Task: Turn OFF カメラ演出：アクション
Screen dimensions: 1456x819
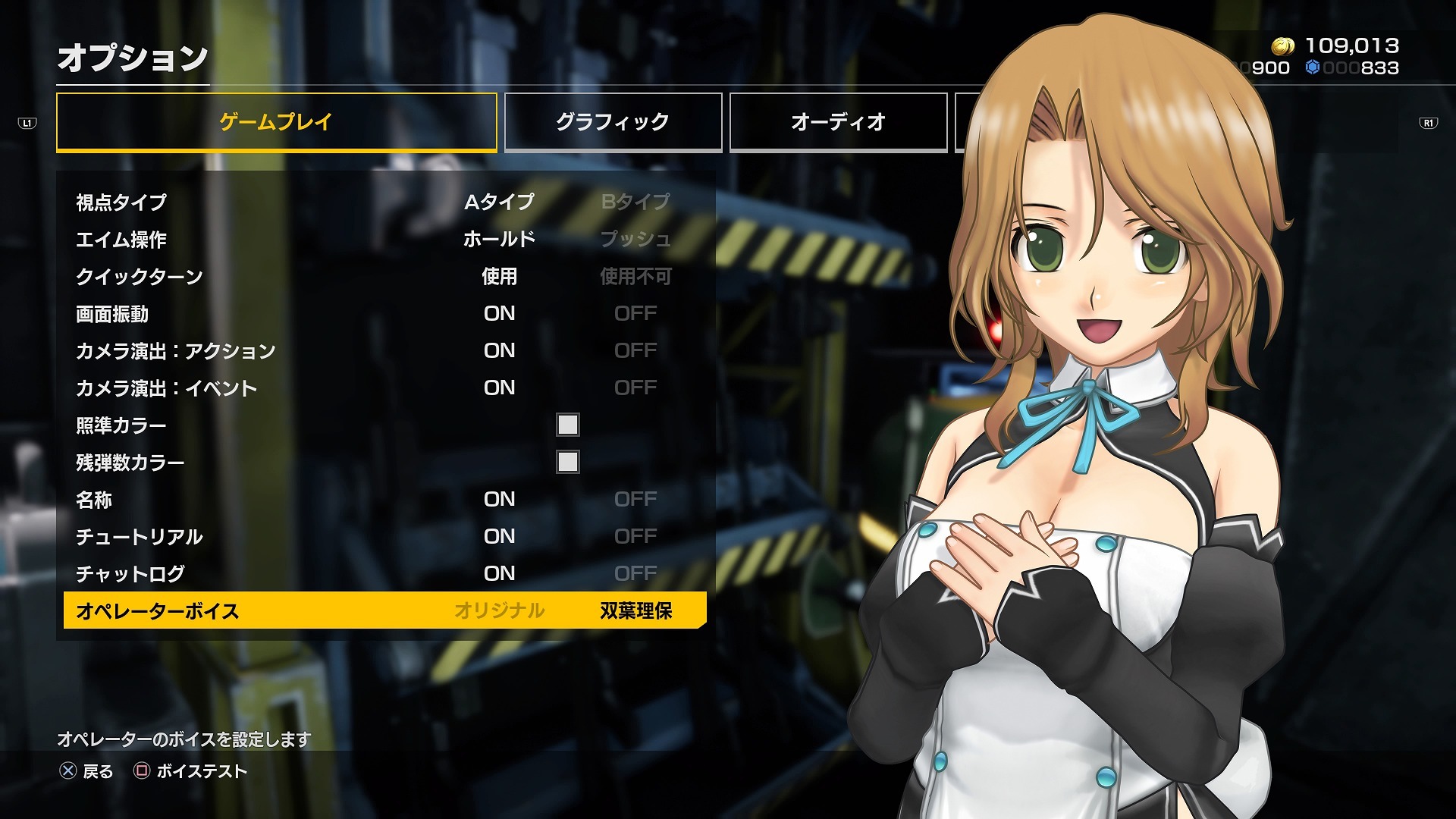Action: (x=635, y=350)
